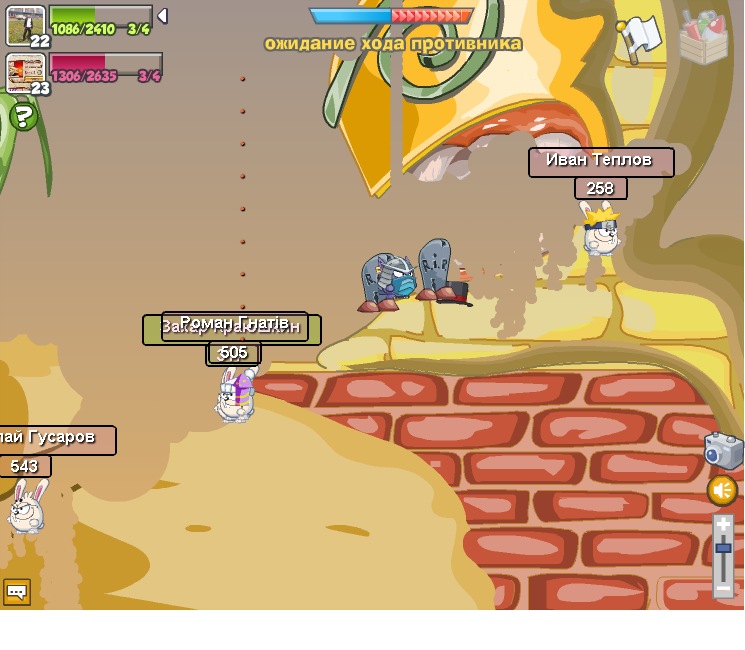The width and height of the screenshot is (745, 650).
Task: Select the level 23 player avatar
Action: point(24,71)
